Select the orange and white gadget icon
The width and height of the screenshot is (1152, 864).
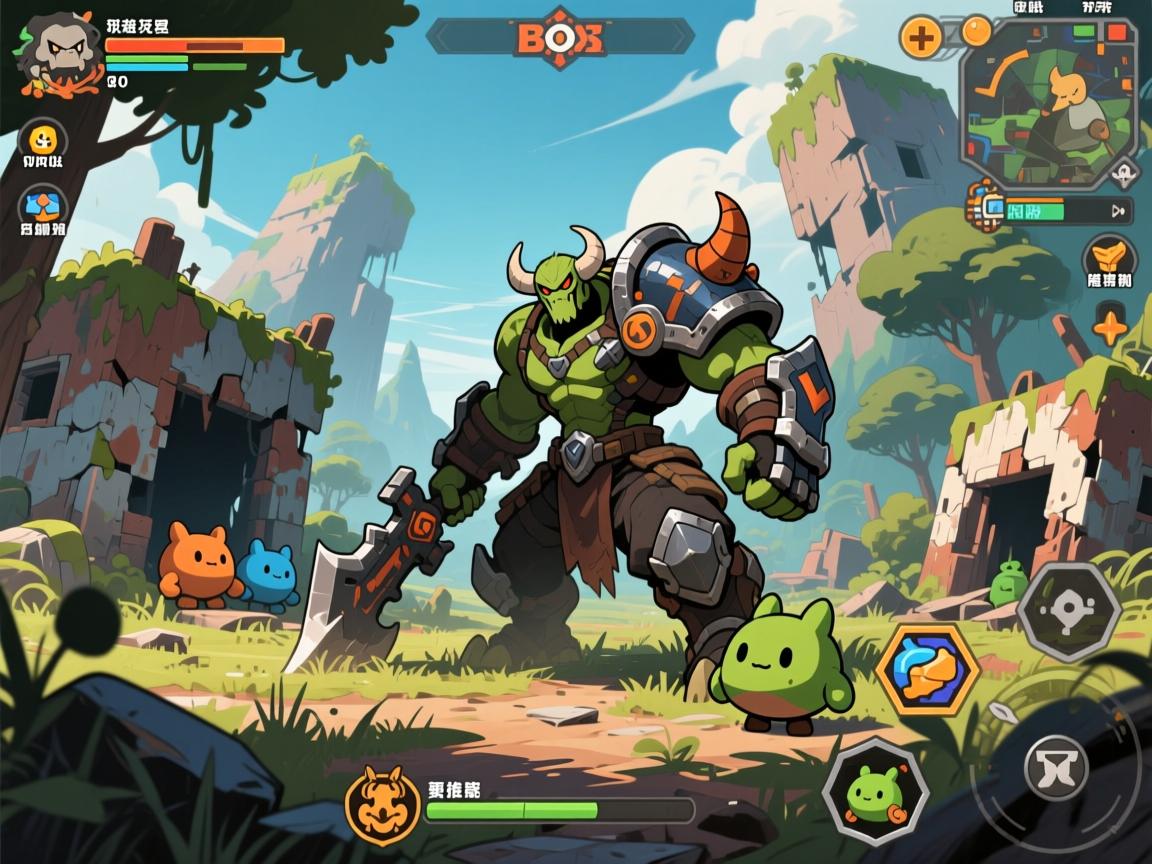click(989, 207)
